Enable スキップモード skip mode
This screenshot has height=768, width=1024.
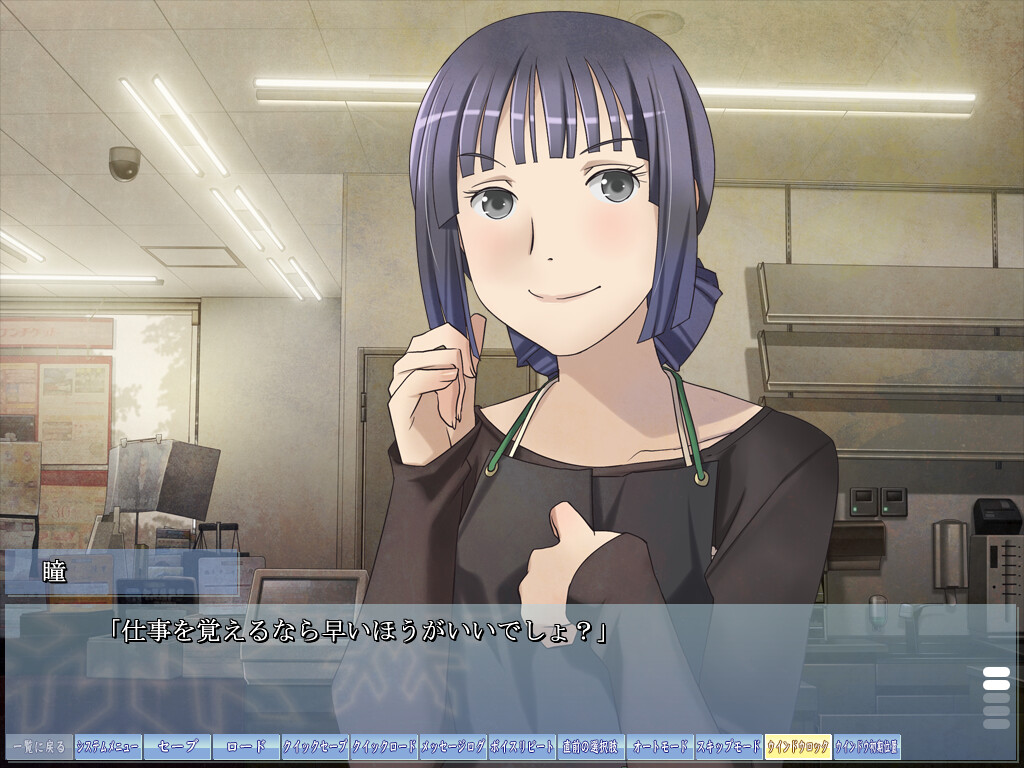[729, 747]
